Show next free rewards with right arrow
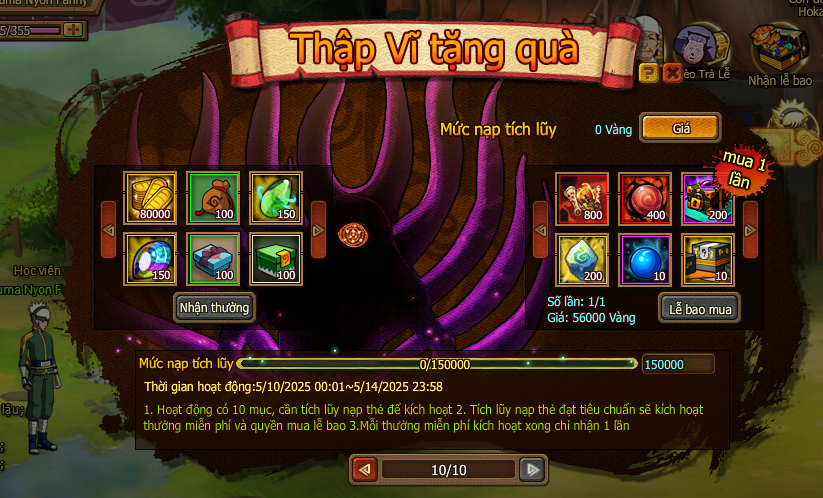823x498 pixels. [318, 229]
